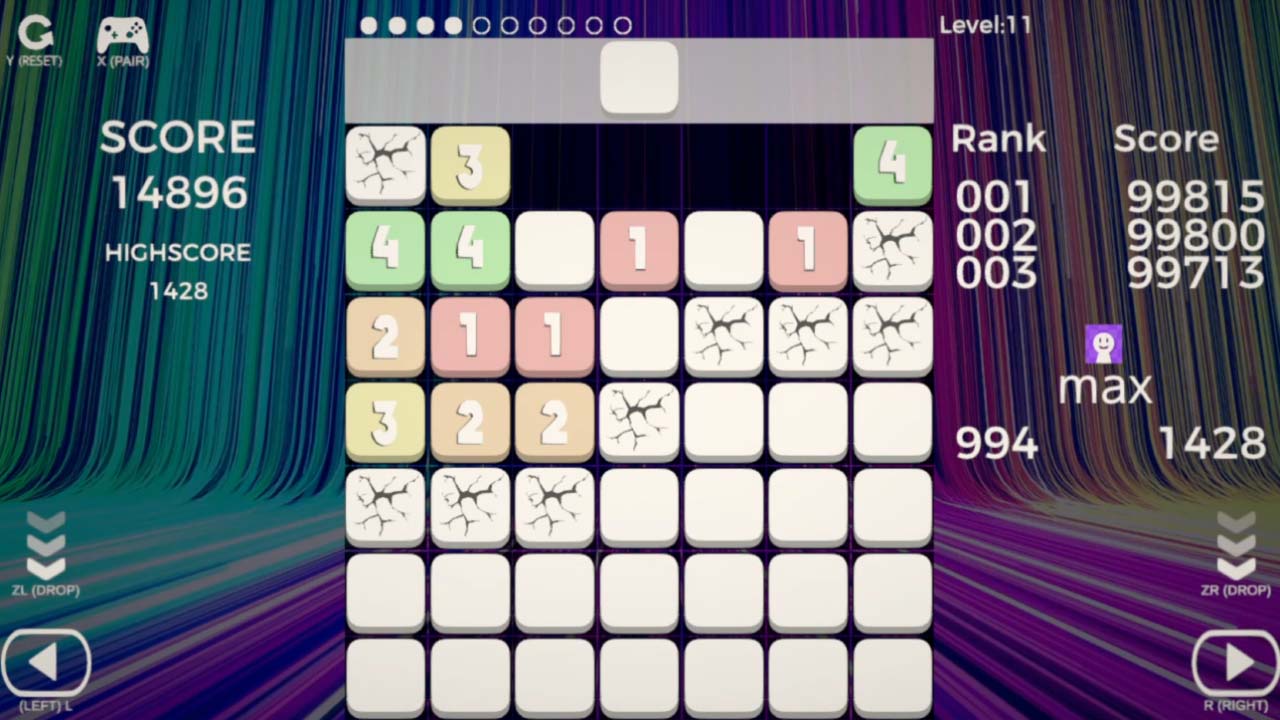
Task: Click the Level:11 indicator
Action: coord(986,25)
